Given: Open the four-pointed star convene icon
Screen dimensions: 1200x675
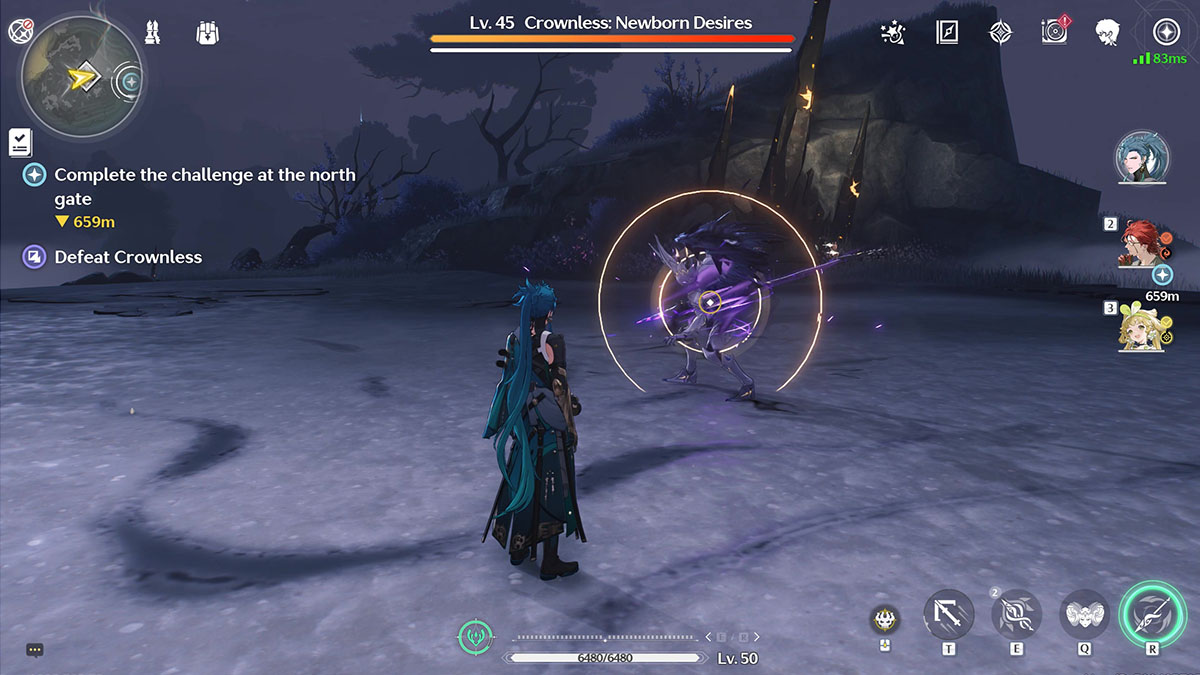Looking at the screenshot, I should tap(1000, 32).
